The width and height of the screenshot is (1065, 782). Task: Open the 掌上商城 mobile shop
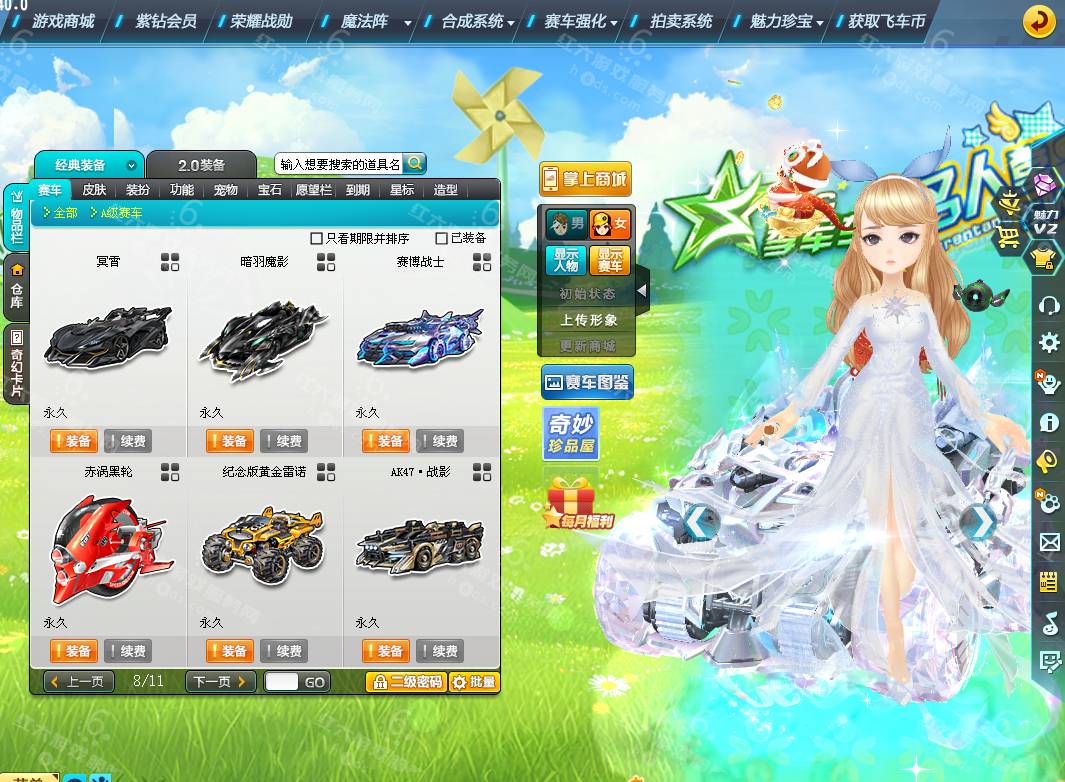[585, 179]
